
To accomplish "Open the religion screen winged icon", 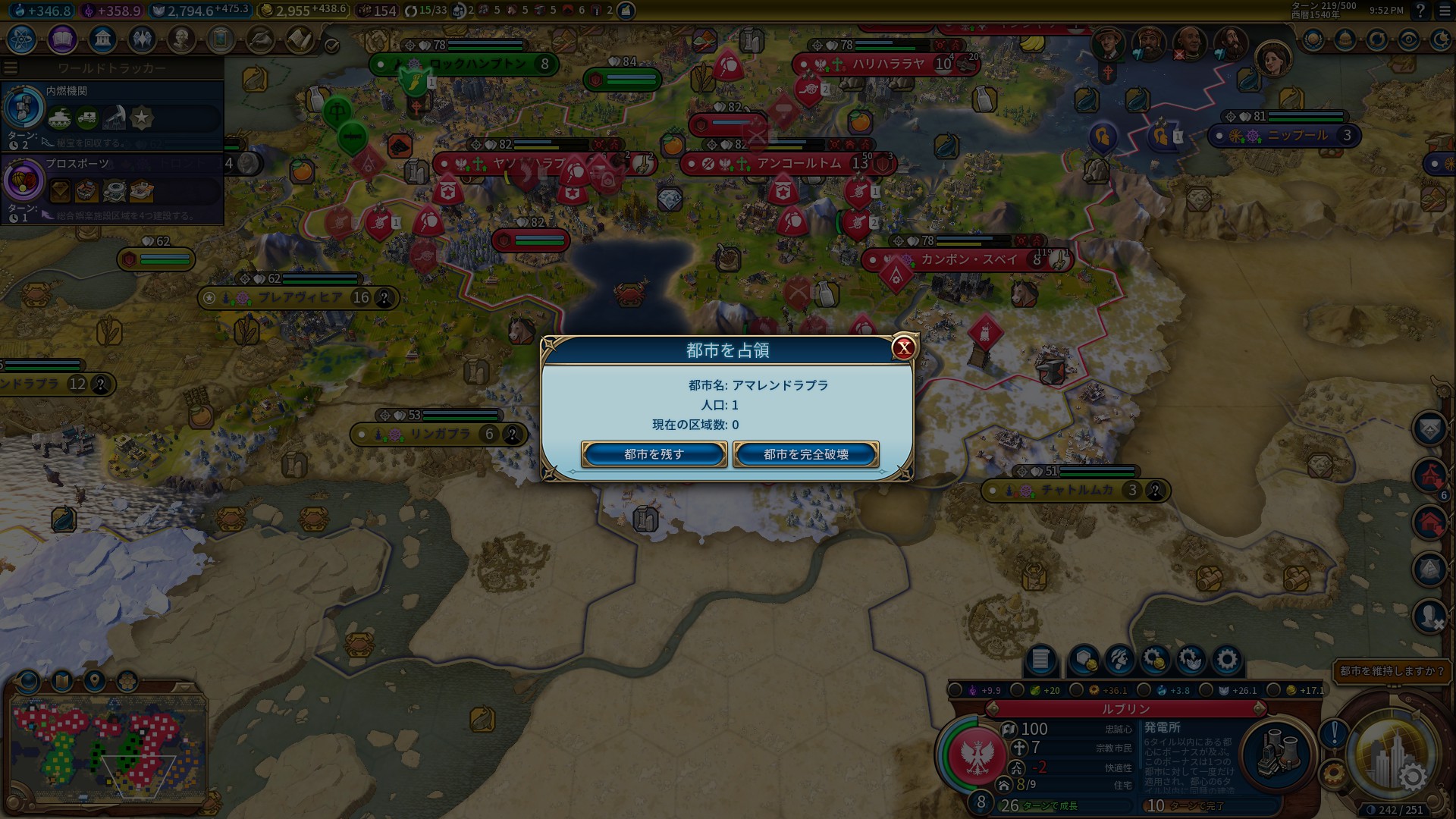I will [142, 39].
